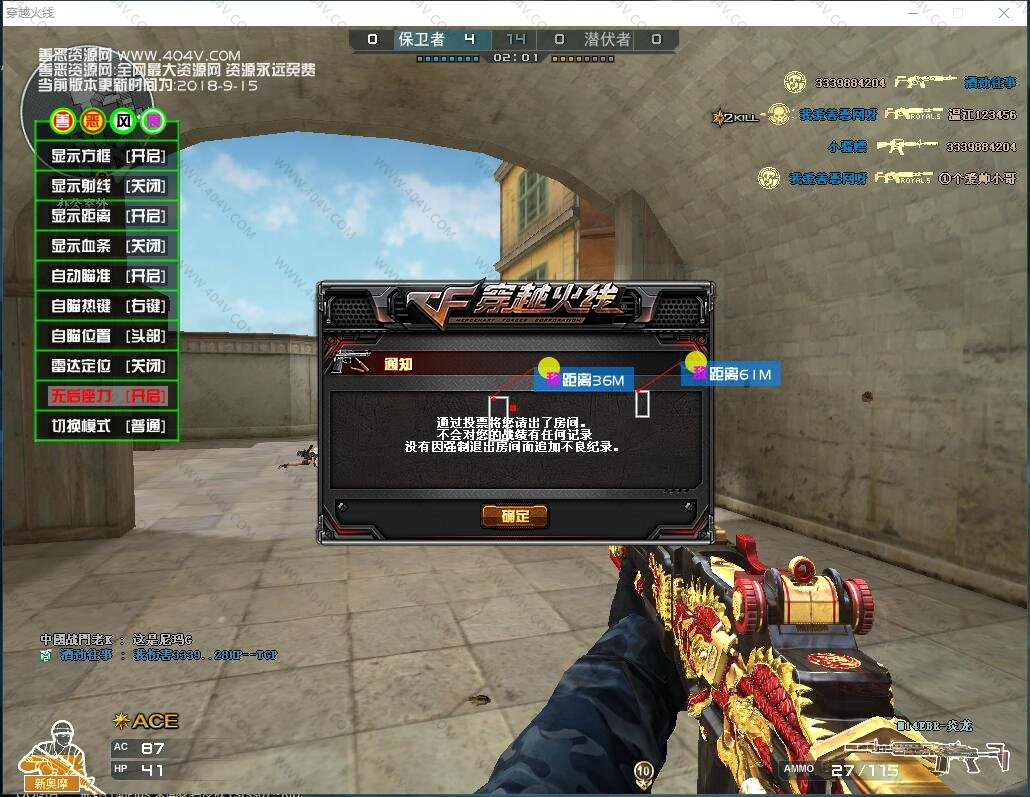Image resolution: width=1030 pixels, height=797 pixels.
Task: Confirm the notice with the 确定 button
Action: pos(515,516)
